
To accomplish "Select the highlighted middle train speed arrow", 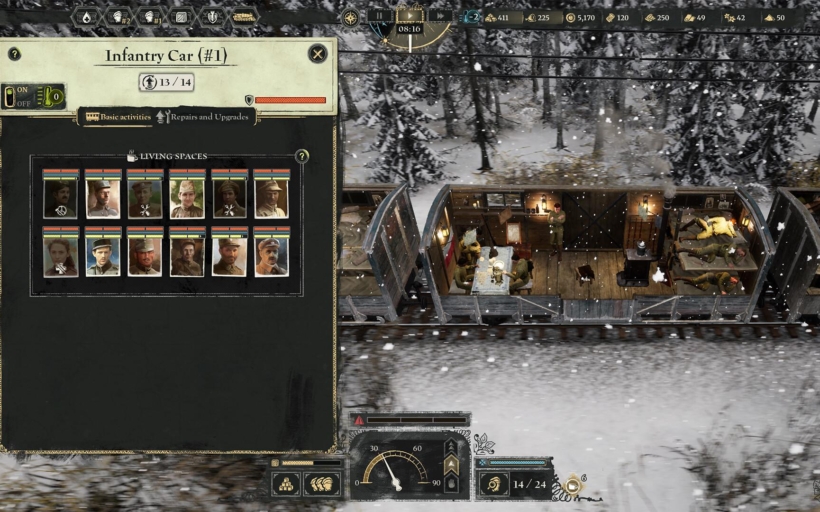I will tap(451, 465).
